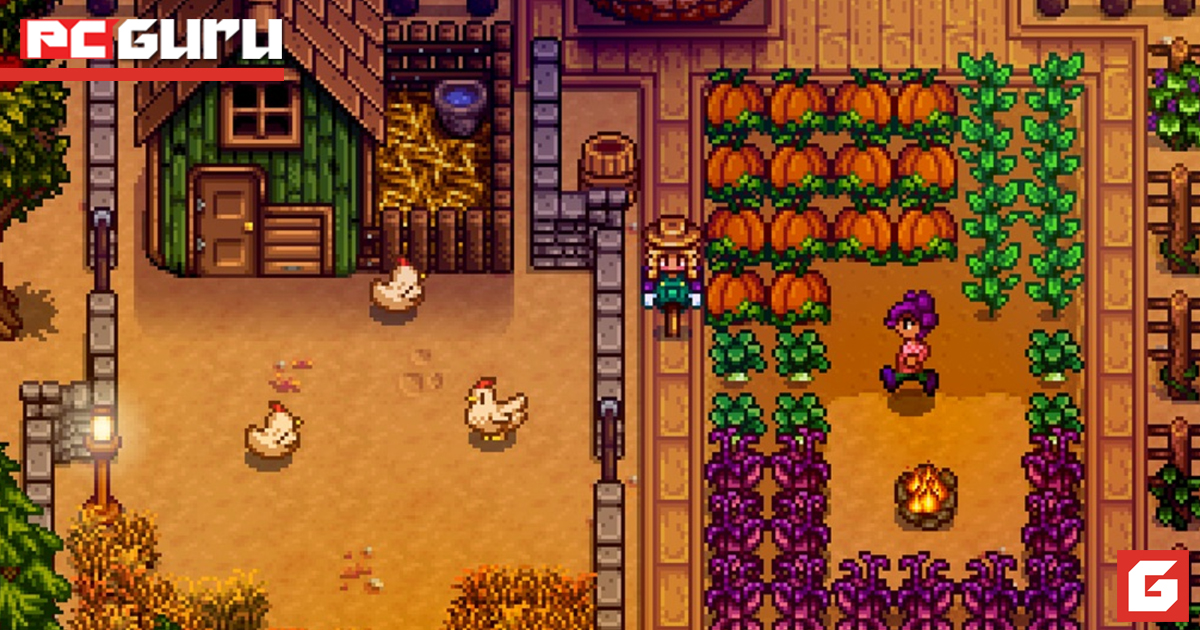The image size is (1200, 630).
Task: Click the PC Guru logo
Action: point(152,40)
